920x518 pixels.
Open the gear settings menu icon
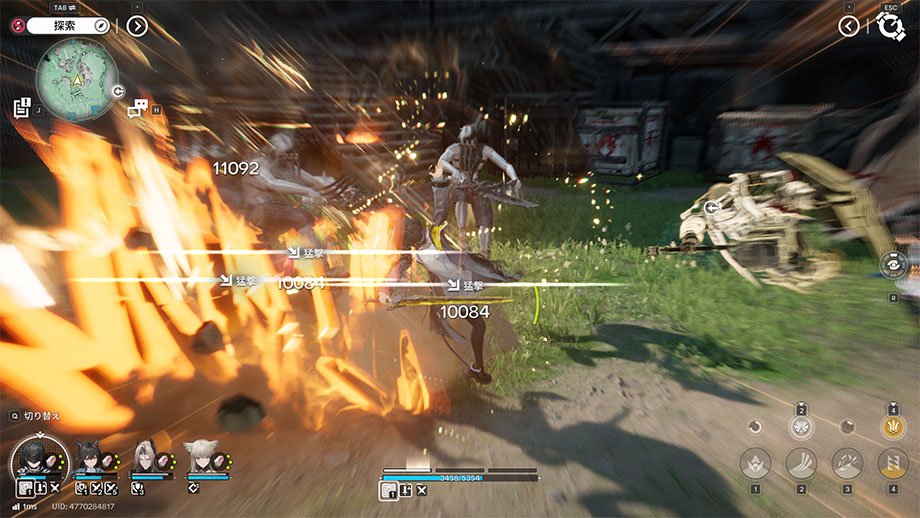click(x=889, y=26)
